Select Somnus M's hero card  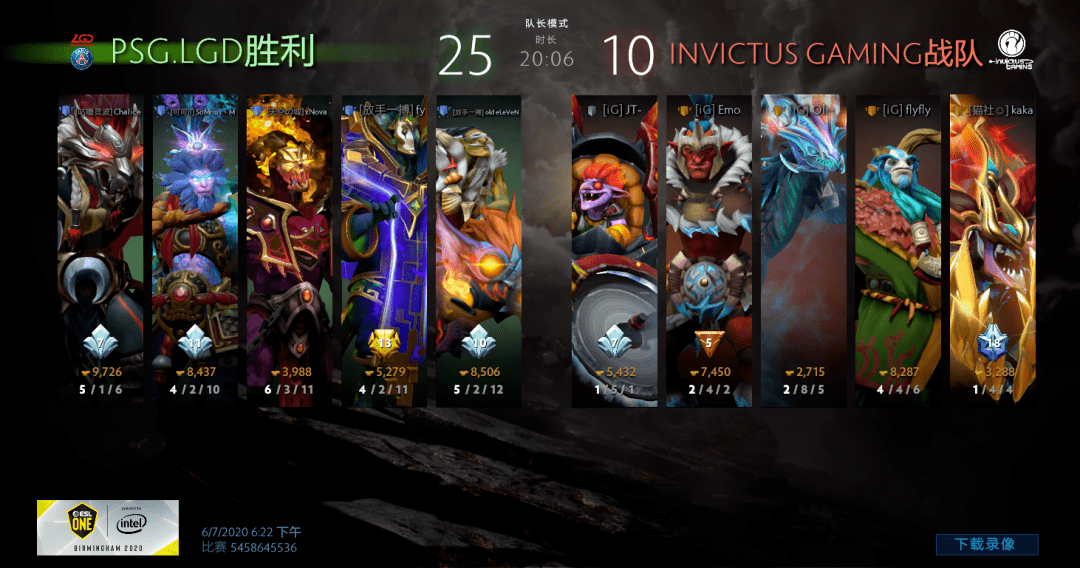pos(195,250)
